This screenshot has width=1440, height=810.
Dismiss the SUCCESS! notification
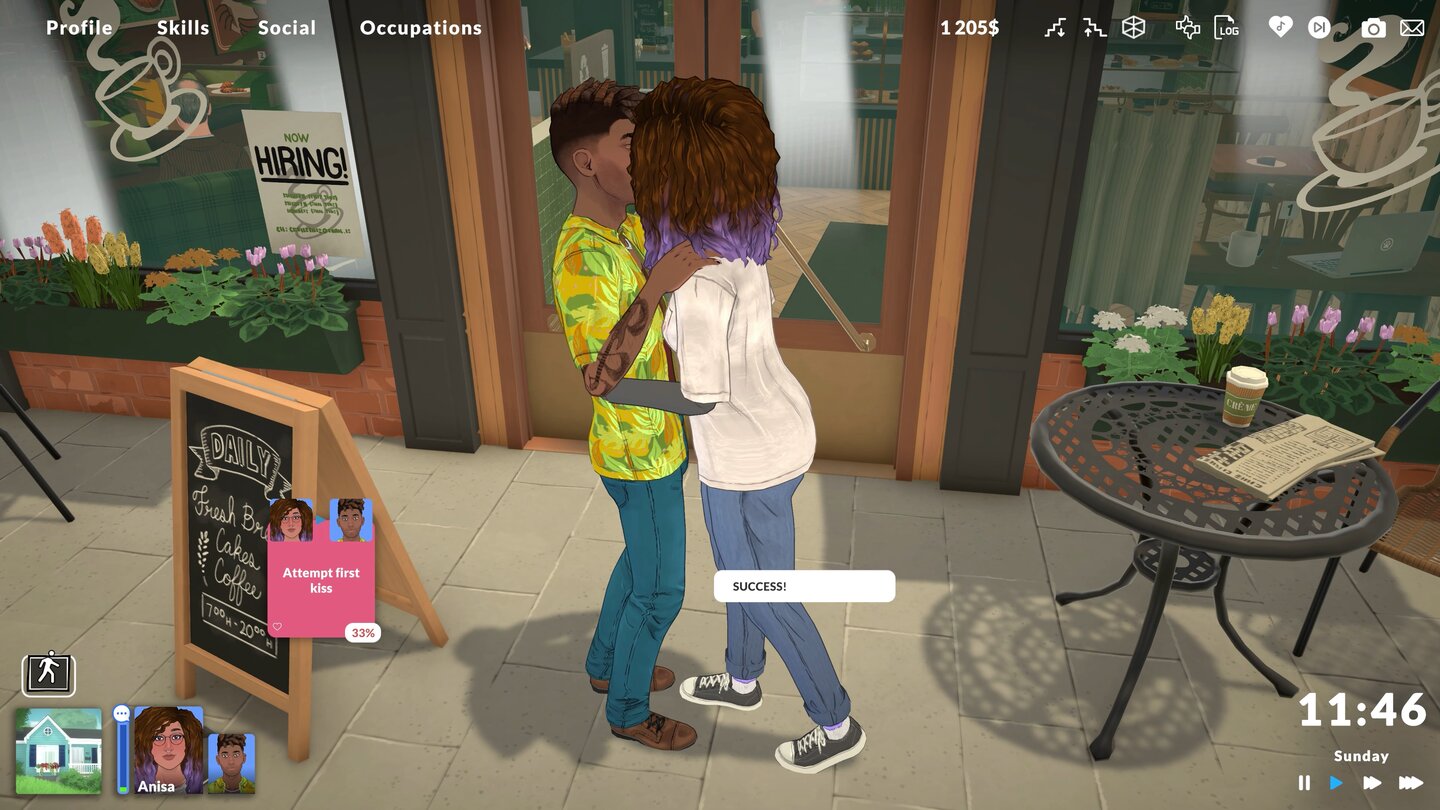[x=804, y=586]
